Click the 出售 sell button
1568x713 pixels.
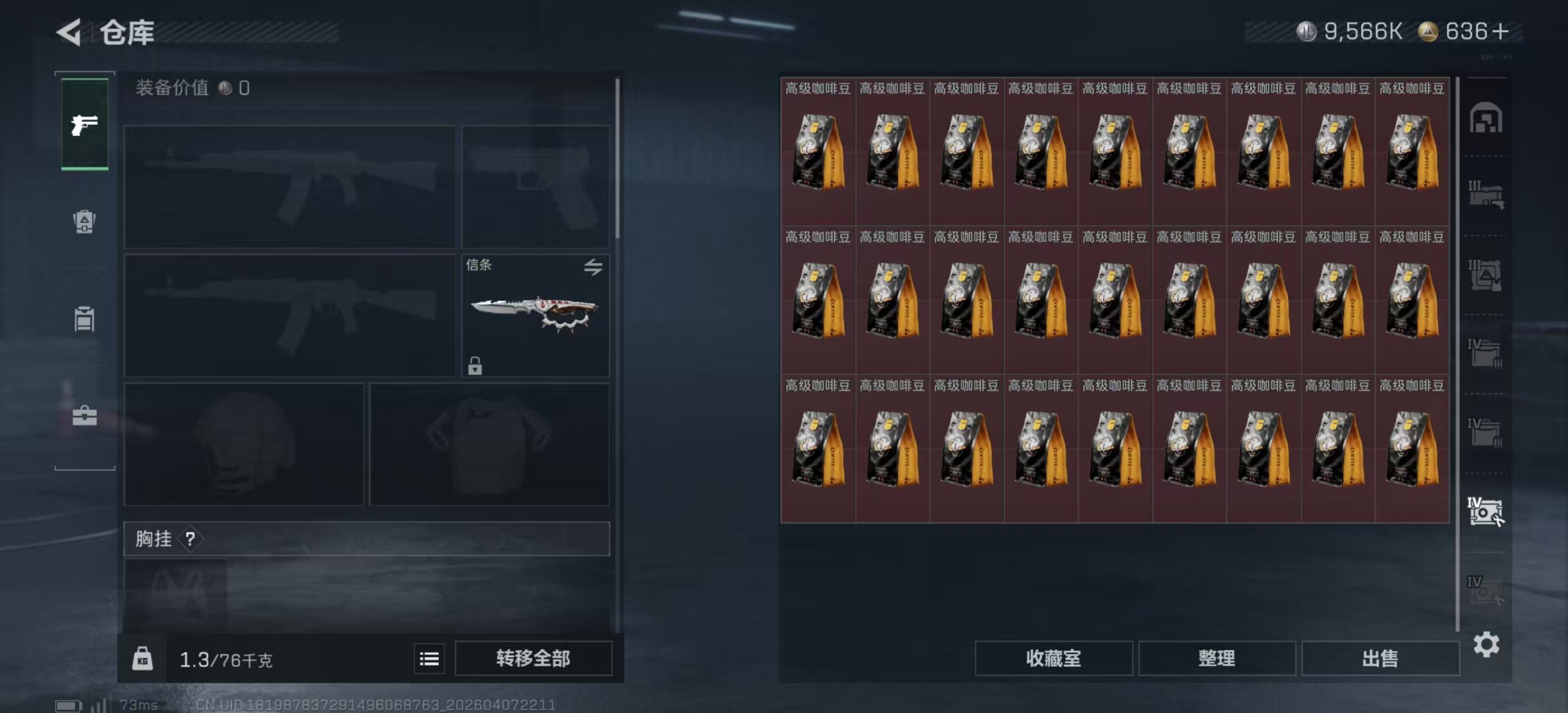(1380, 658)
